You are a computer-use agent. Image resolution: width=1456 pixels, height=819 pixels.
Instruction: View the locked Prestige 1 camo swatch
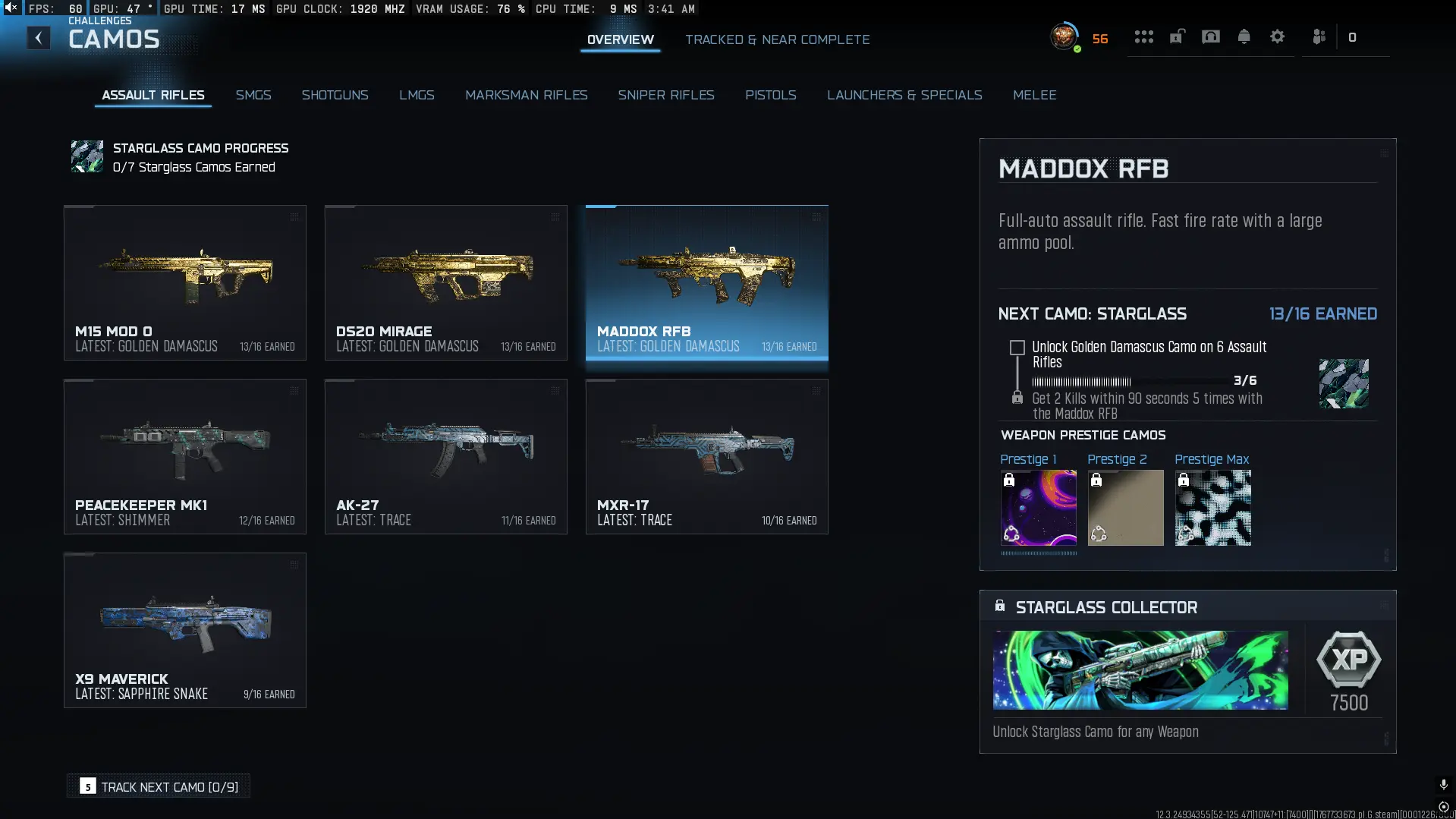[1038, 507]
